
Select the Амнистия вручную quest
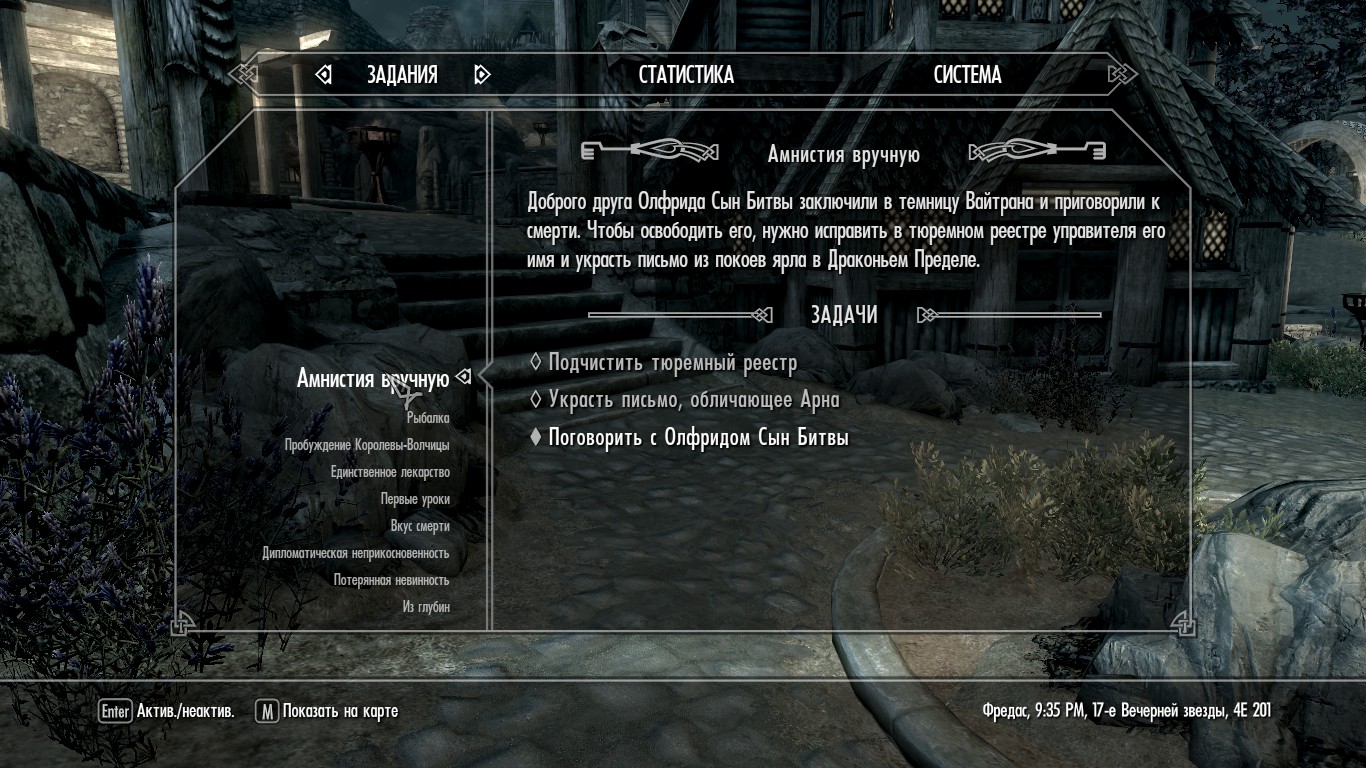coord(372,379)
